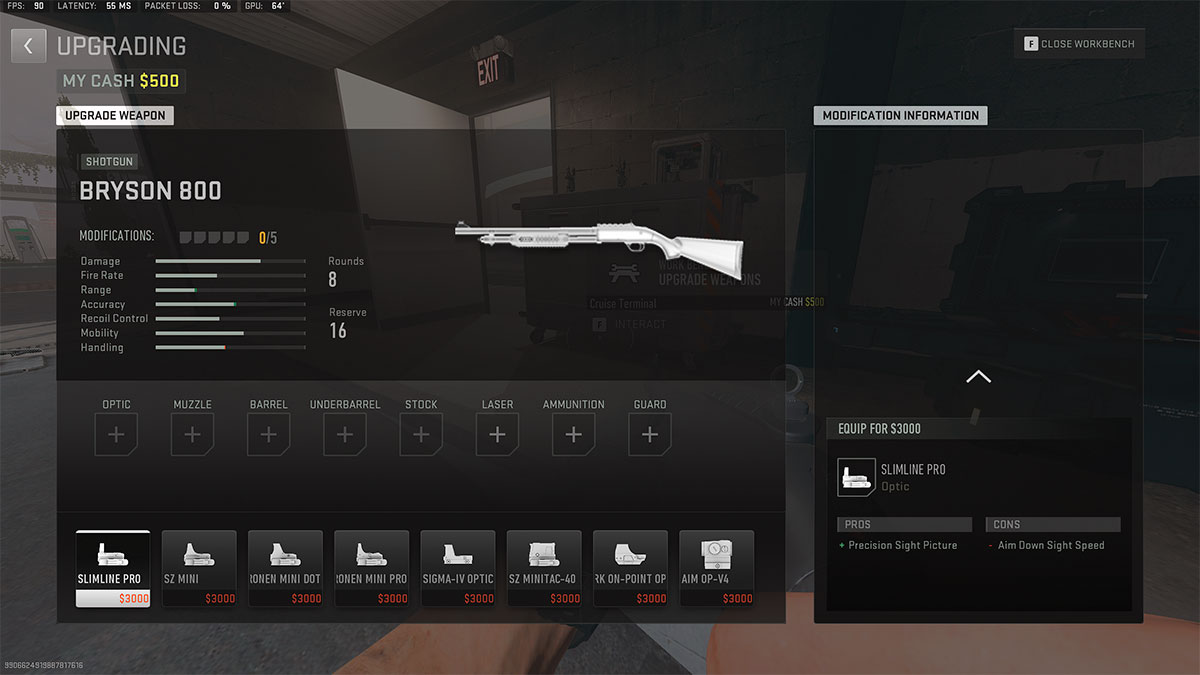The image size is (1200, 675).
Task: Pick the Cronen Mini Dot optic
Action: coord(285,568)
